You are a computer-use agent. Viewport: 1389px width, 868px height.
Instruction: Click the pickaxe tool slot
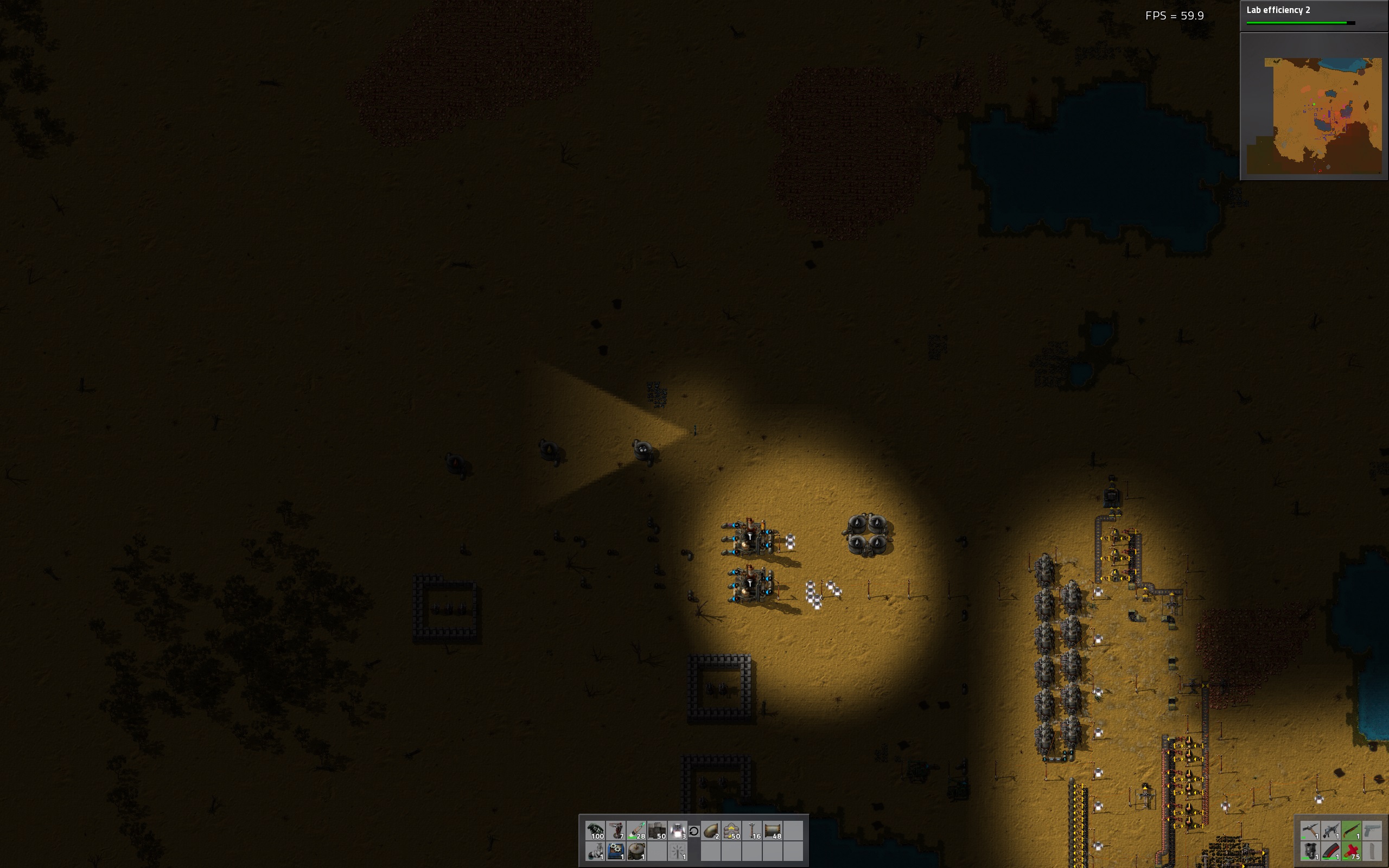(1310, 831)
